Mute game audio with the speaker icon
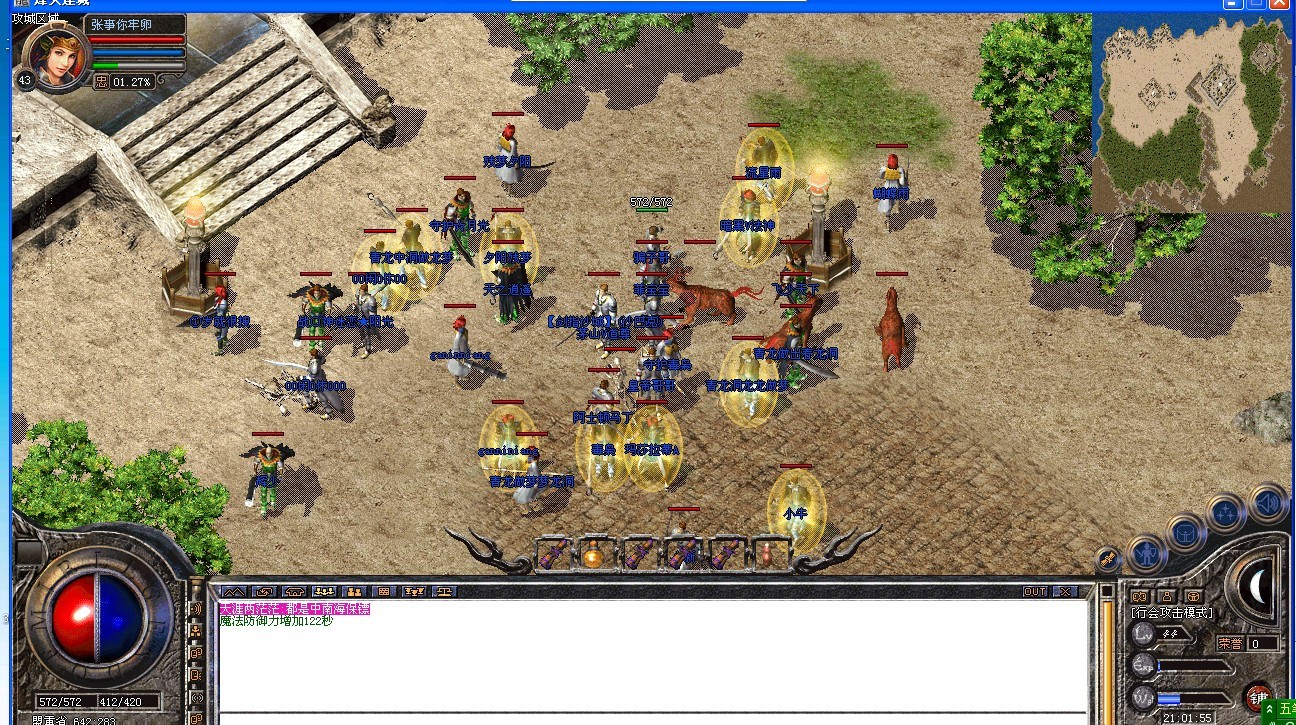This screenshot has width=1296, height=725. tap(1268, 502)
